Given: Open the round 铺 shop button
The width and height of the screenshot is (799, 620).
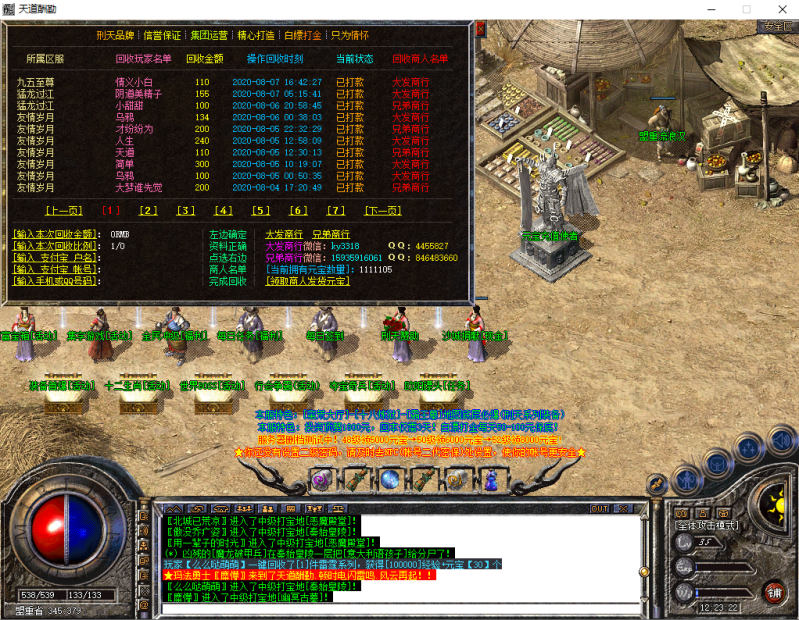Looking at the screenshot, I should coord(774,591).
